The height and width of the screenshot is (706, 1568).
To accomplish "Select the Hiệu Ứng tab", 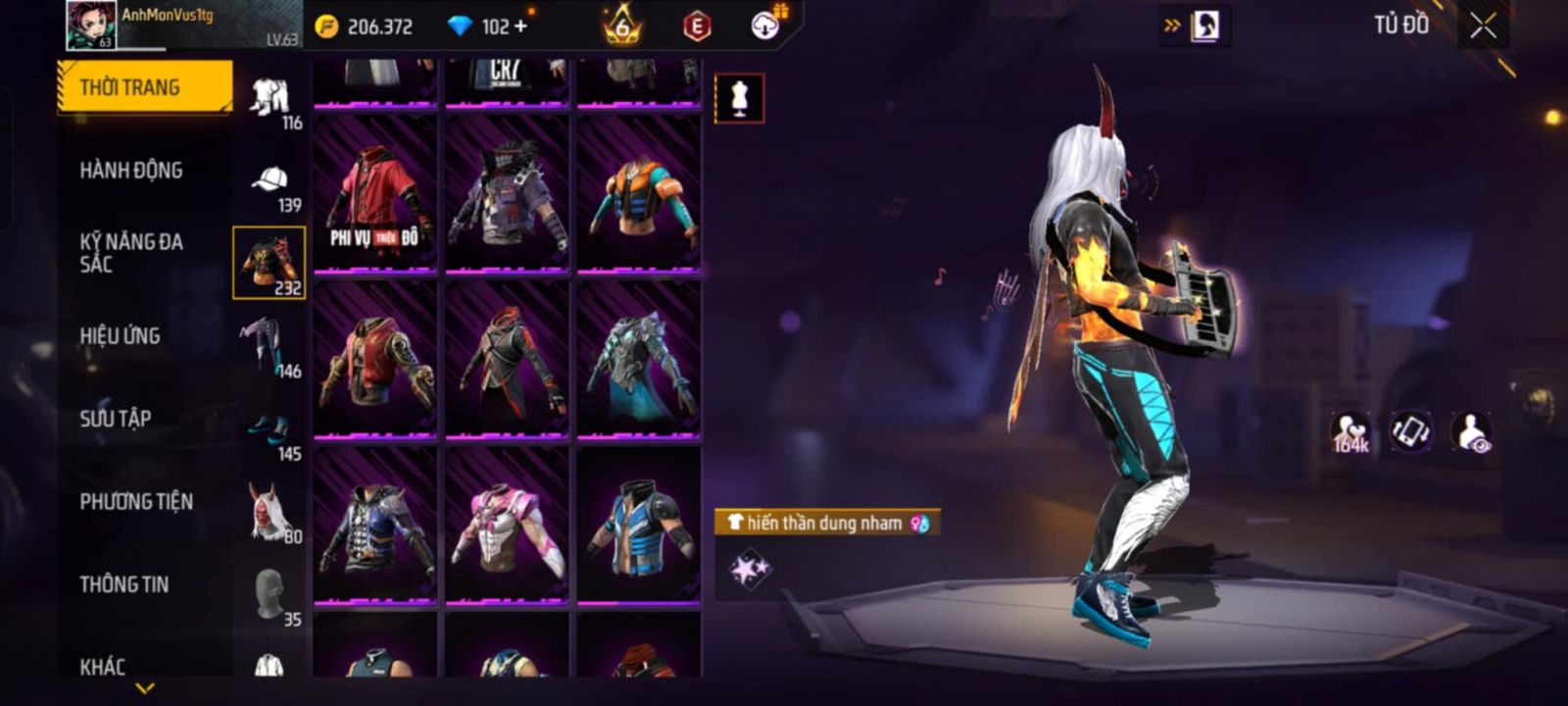I will (x=120, y=336).
